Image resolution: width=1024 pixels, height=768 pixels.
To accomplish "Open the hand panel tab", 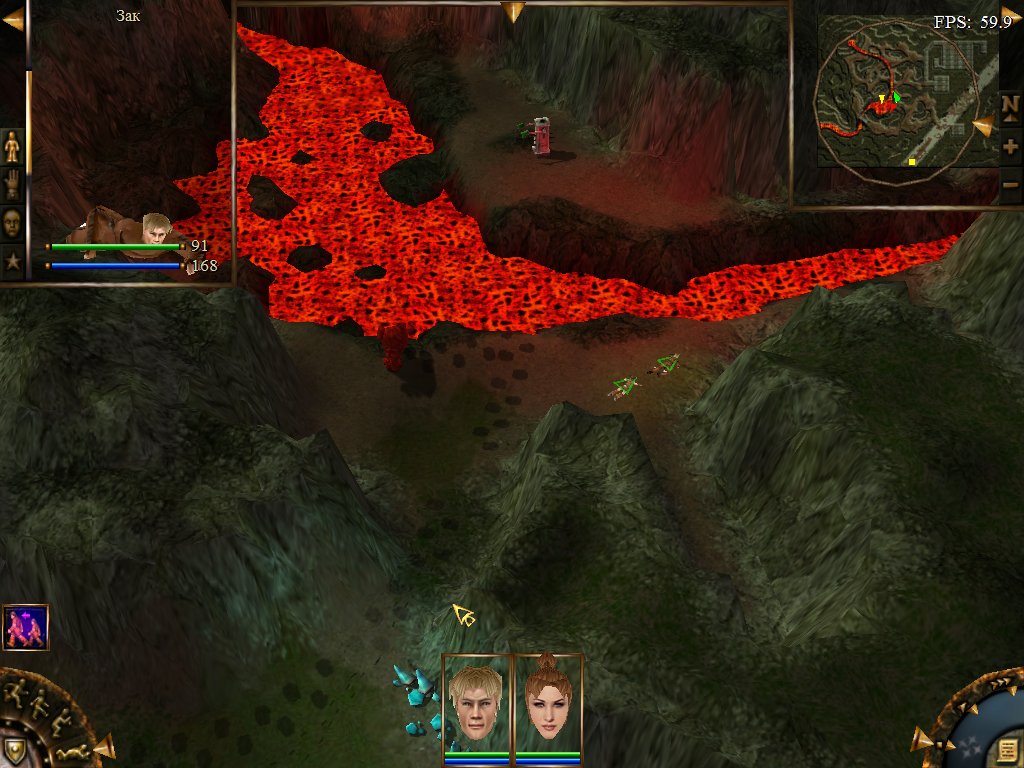I will pyautogui.click(x=12, y=185).
